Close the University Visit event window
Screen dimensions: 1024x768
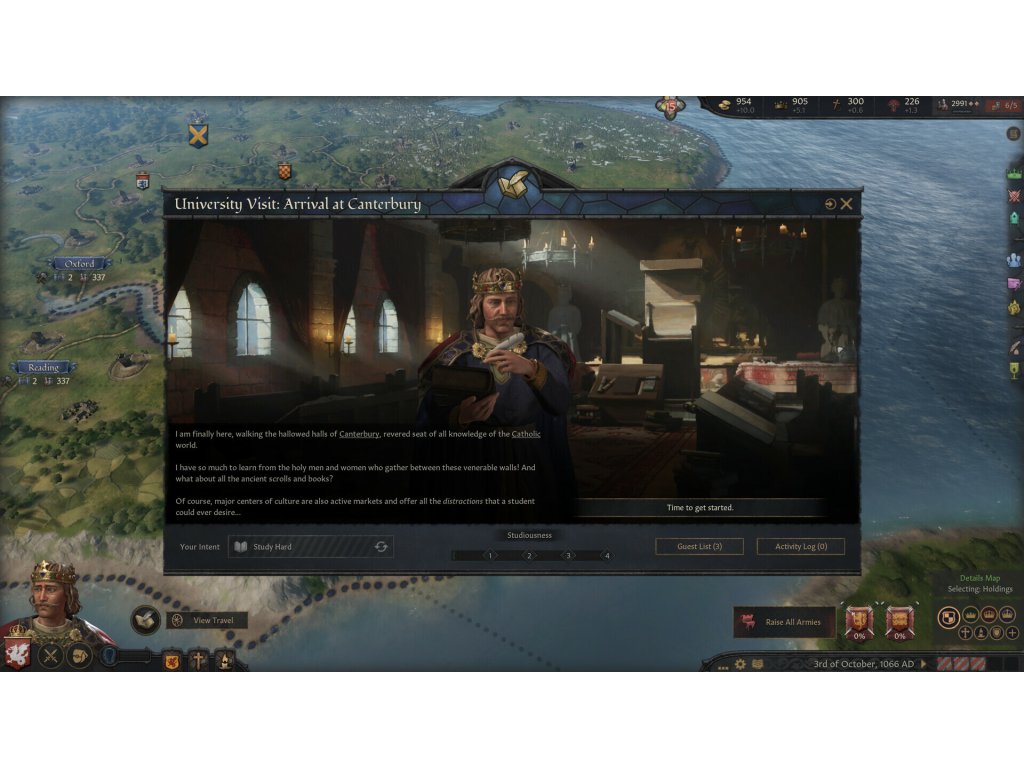pyautogui.click(x=847, y=204)
